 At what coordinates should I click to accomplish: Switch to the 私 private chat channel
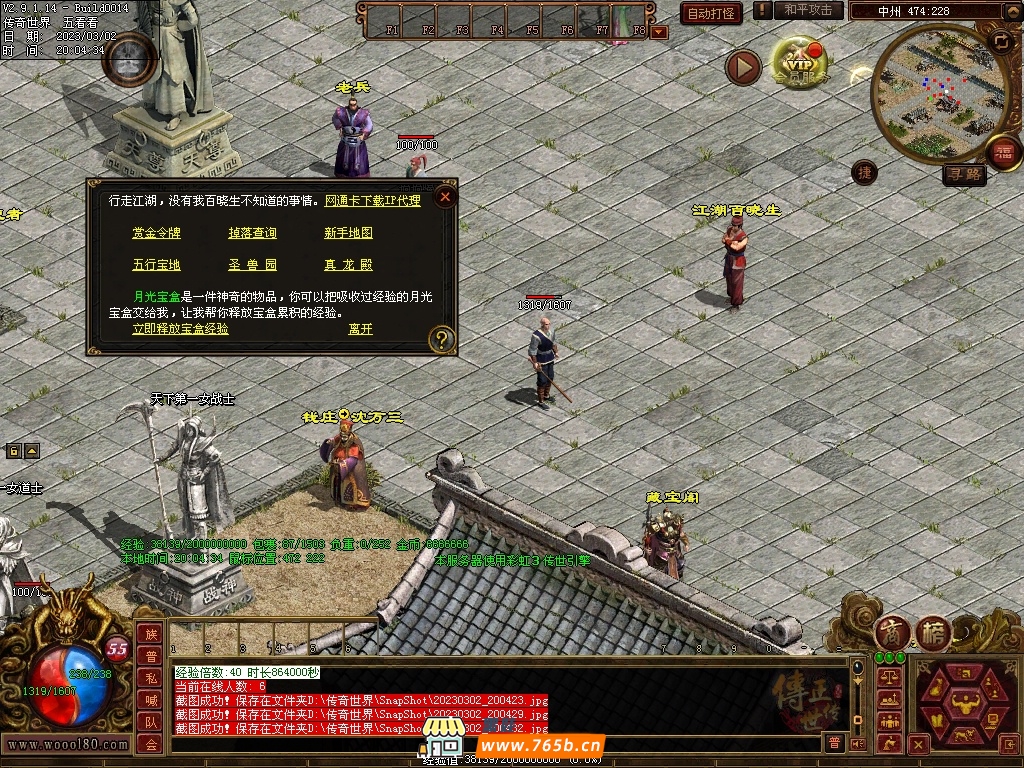pyautogui.click(x=150, y=677)
